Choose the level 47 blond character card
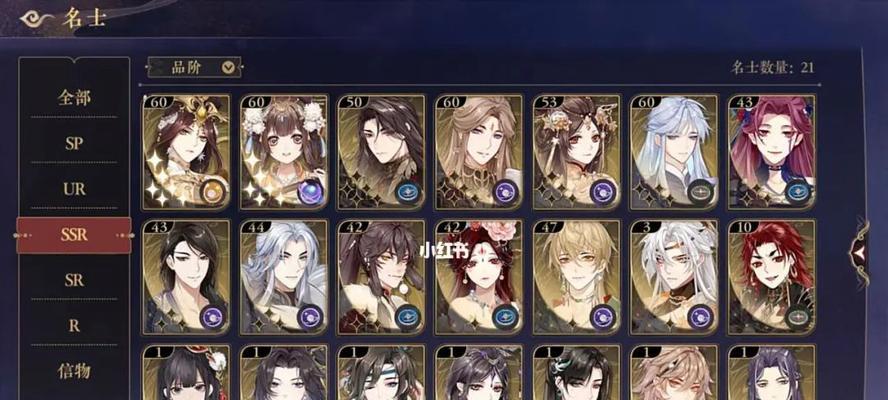 pyautogui.click(x=575, y=277)
